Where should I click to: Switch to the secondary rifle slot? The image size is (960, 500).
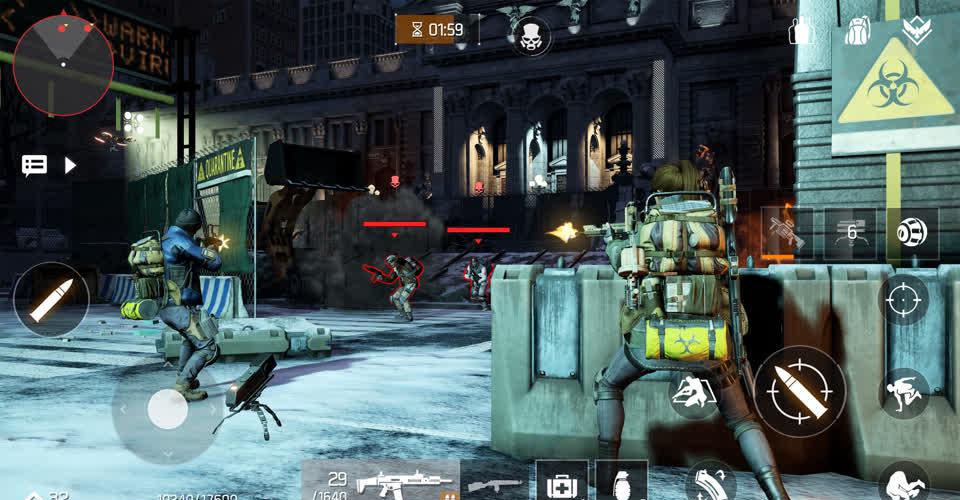pyautogui.click(x=495, y=483)
